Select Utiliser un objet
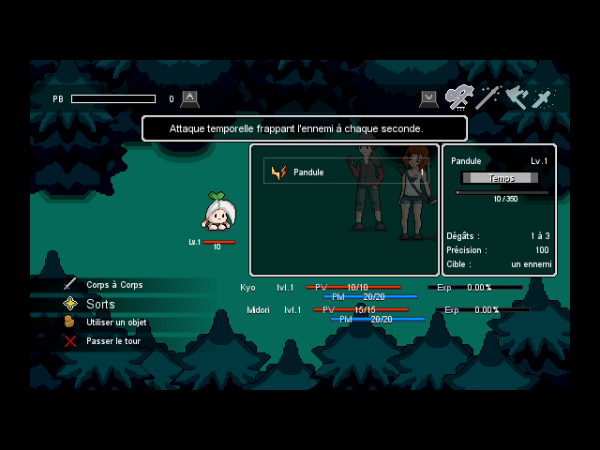The height and width of the screenshot is (450, 600). 115,322
